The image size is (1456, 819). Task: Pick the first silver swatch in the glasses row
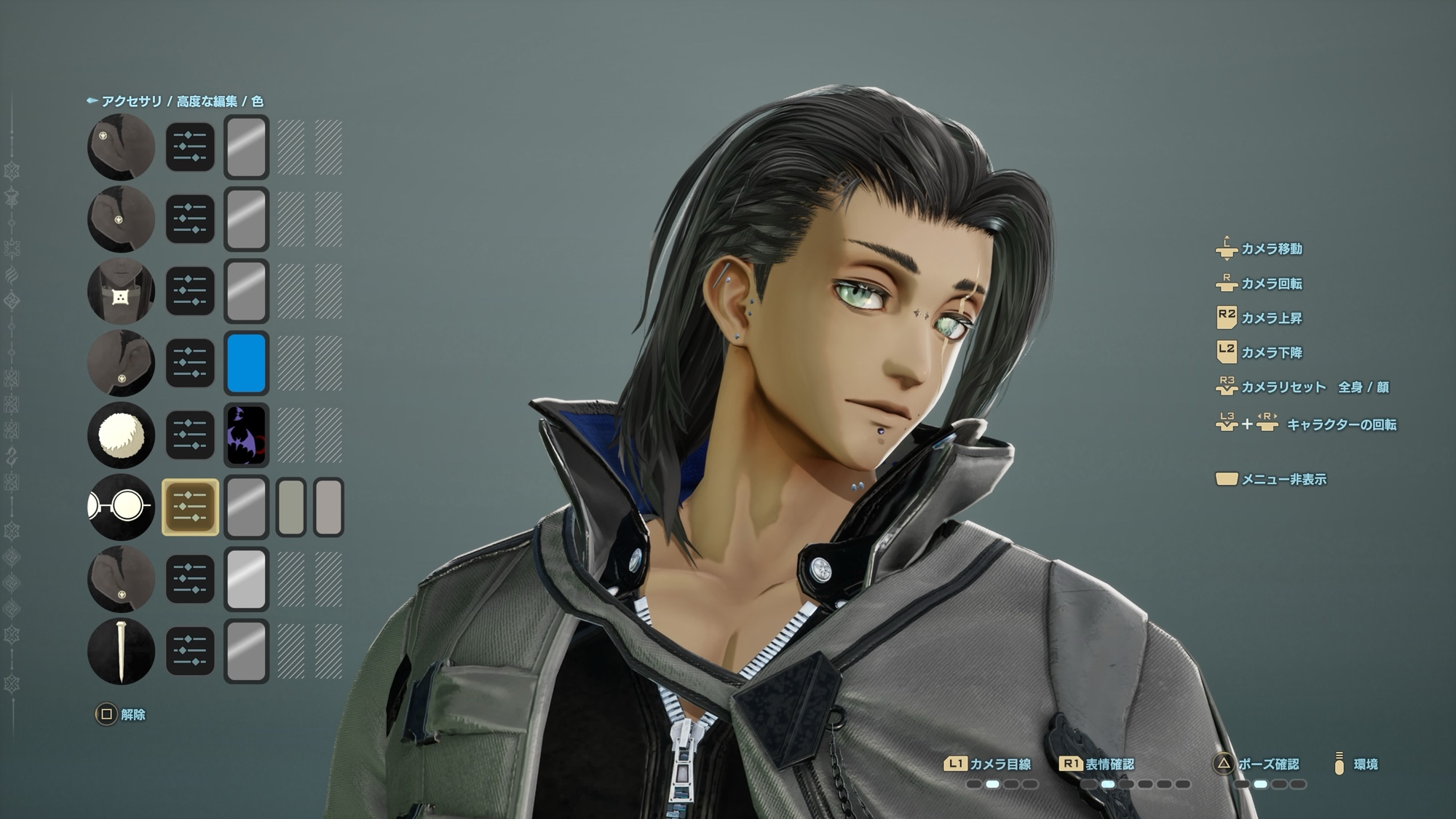[246, 507]
